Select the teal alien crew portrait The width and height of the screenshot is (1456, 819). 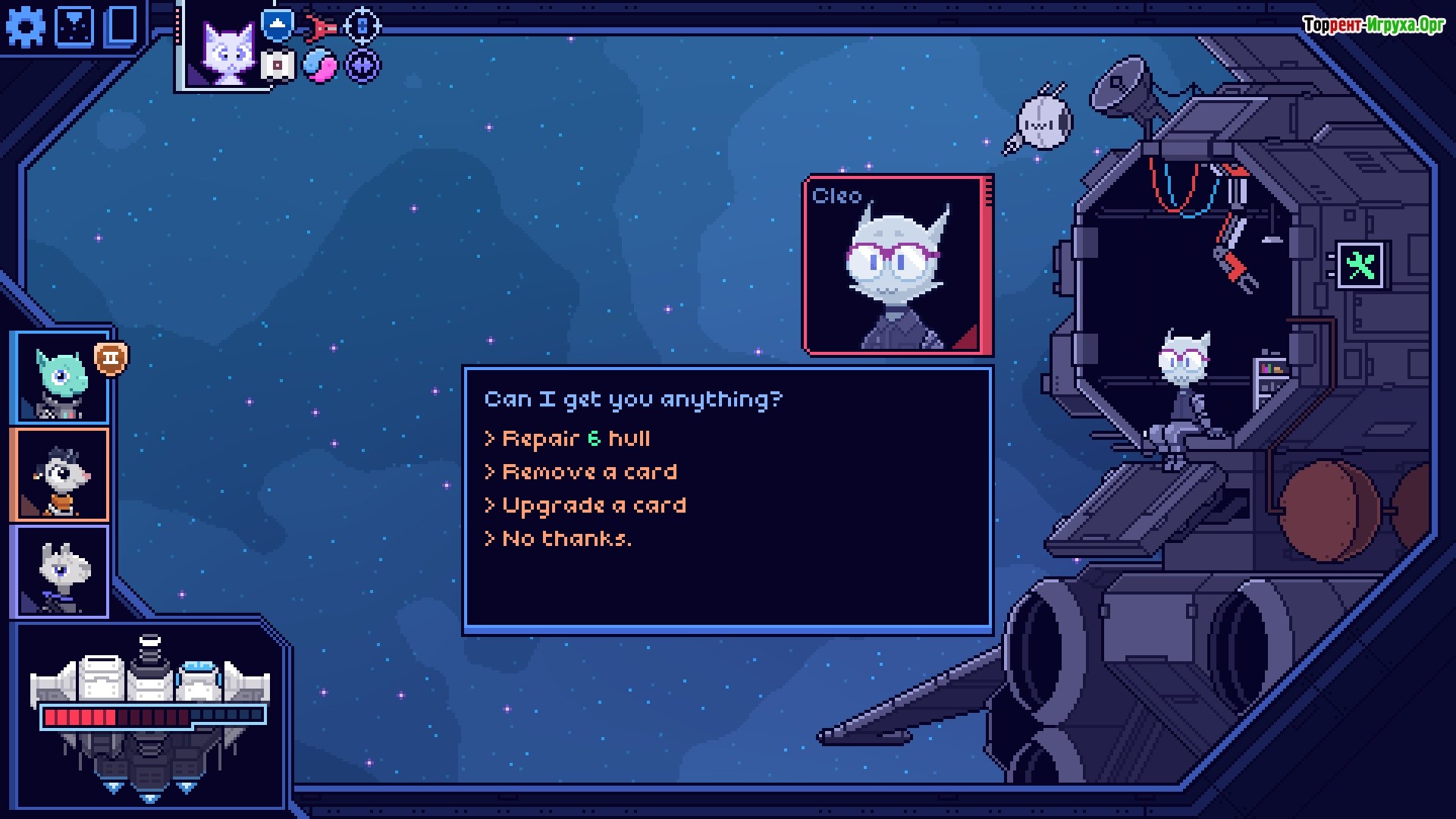coord(61,378)
